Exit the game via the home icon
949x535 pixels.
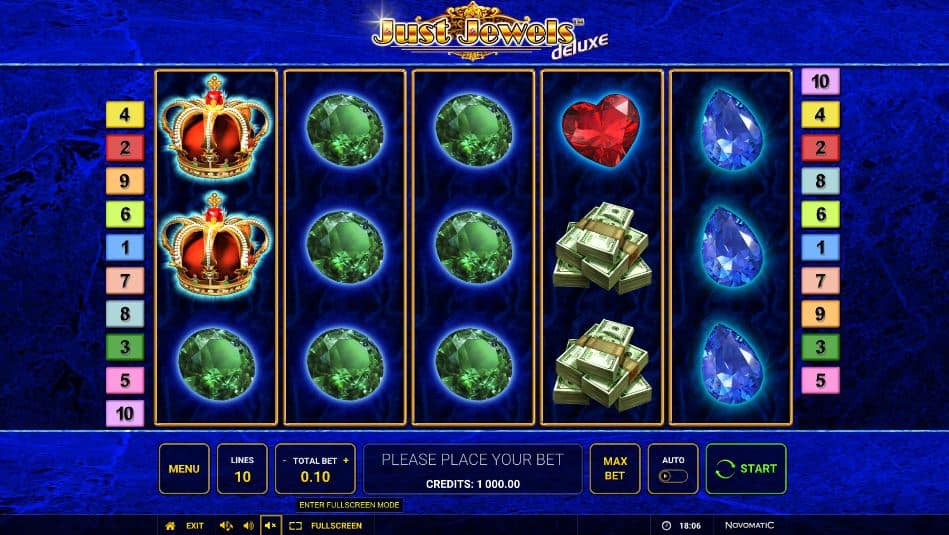[x=170, y=525]
